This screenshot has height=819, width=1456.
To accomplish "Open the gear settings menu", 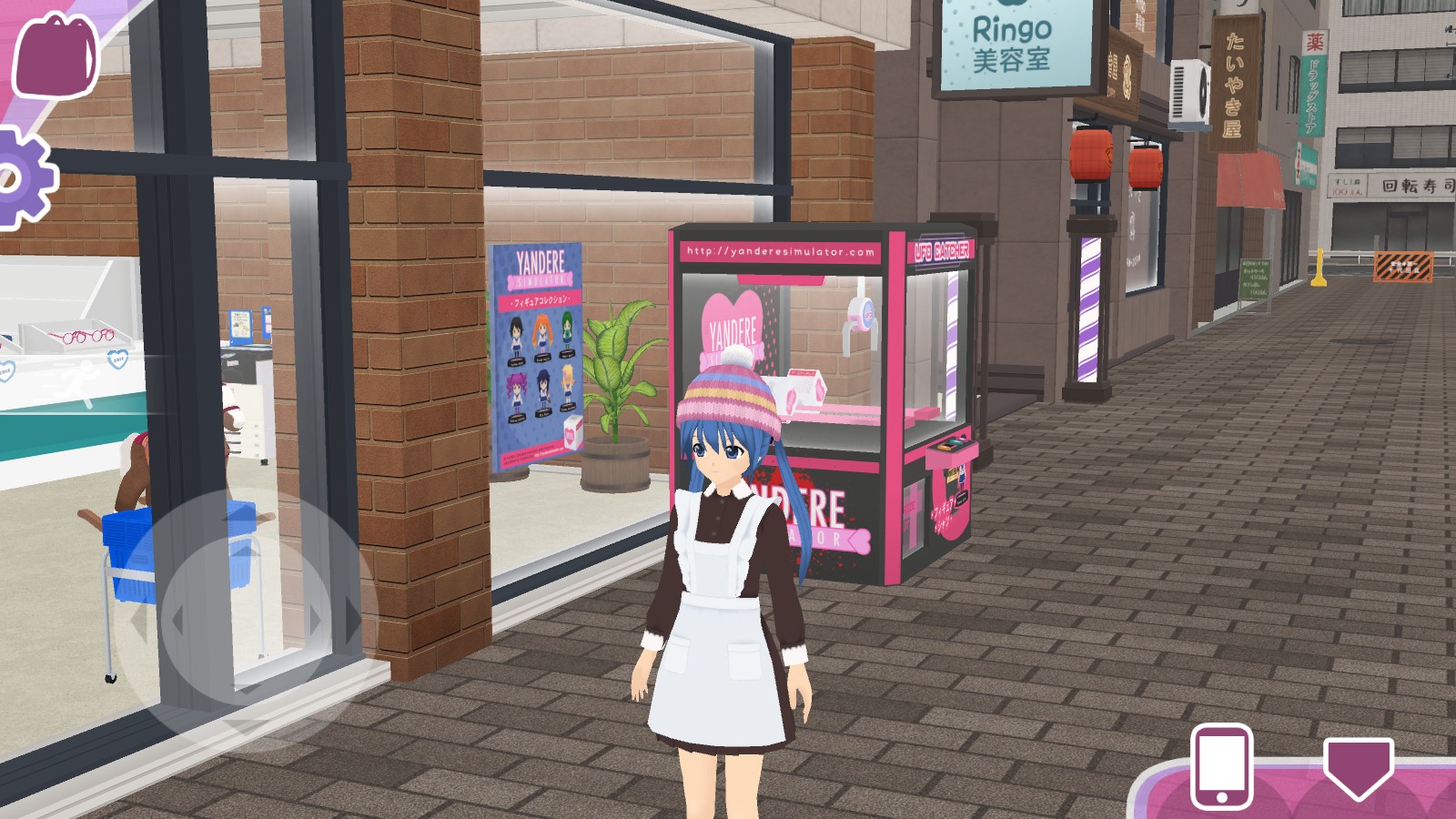I will click(x=24, y=178).
